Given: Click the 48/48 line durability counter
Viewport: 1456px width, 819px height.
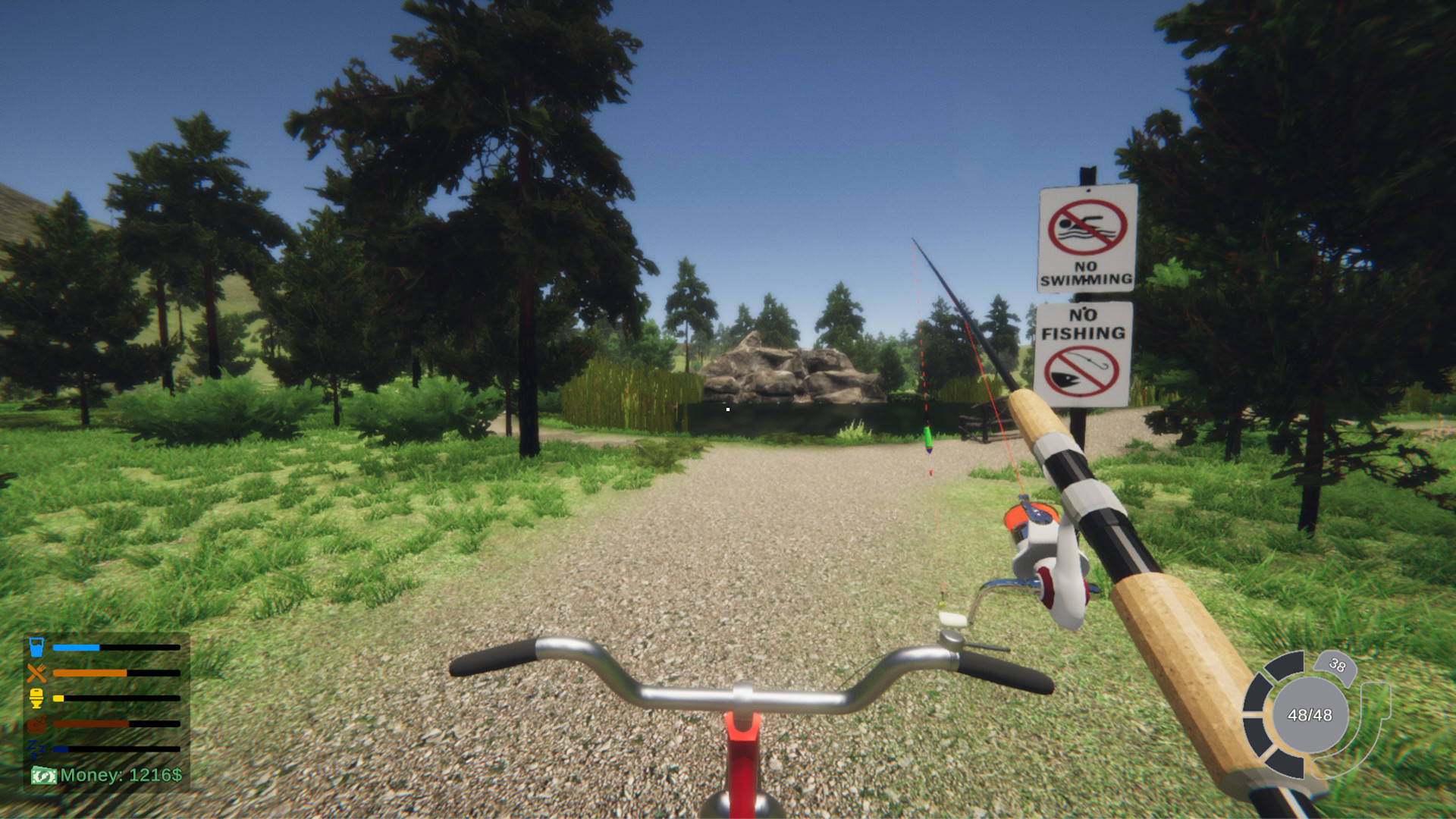Looking at the screenshot, I should 1310,715.
